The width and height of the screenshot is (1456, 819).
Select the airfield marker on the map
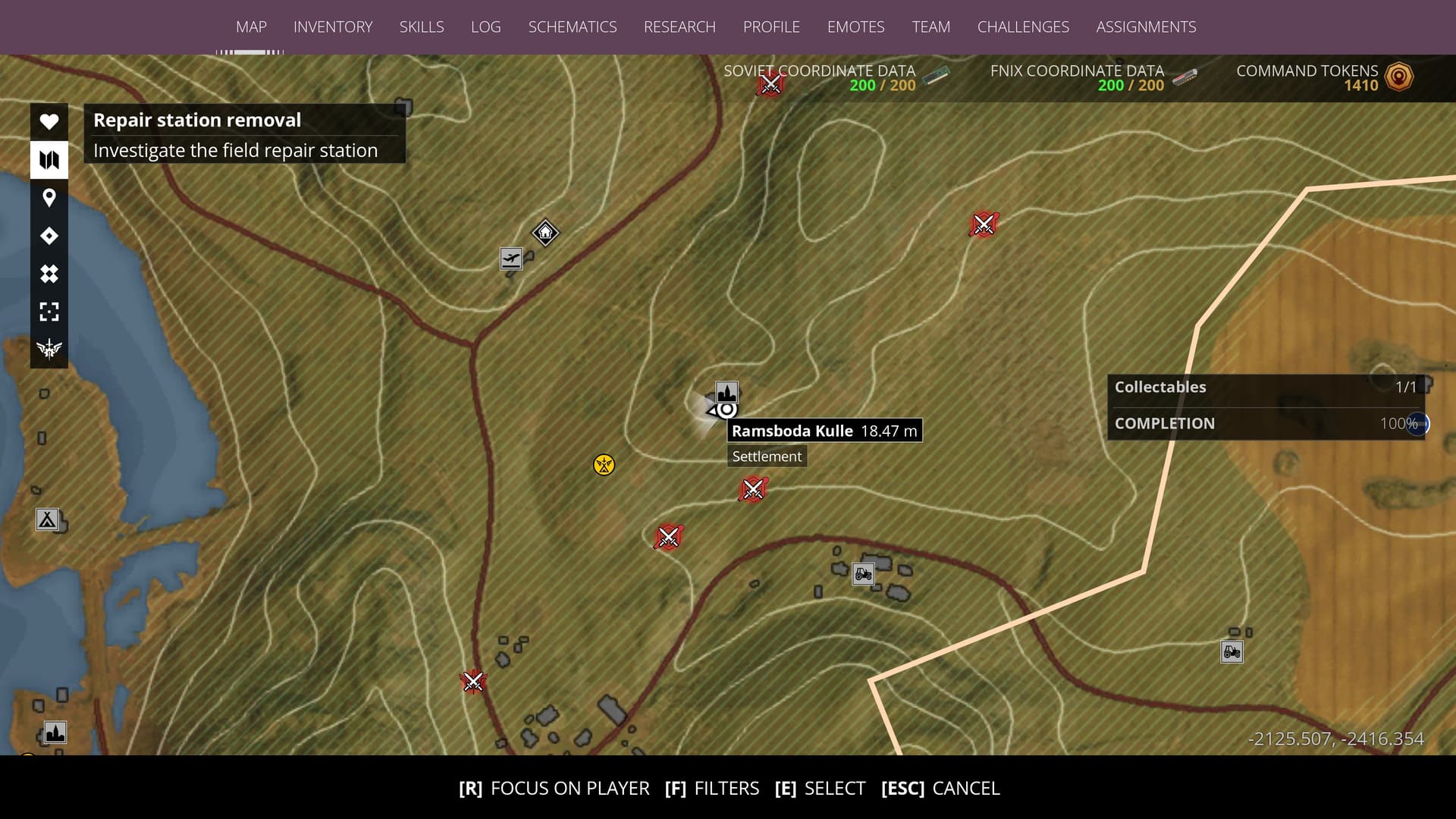pyautogui.click(x=511, y=259)
